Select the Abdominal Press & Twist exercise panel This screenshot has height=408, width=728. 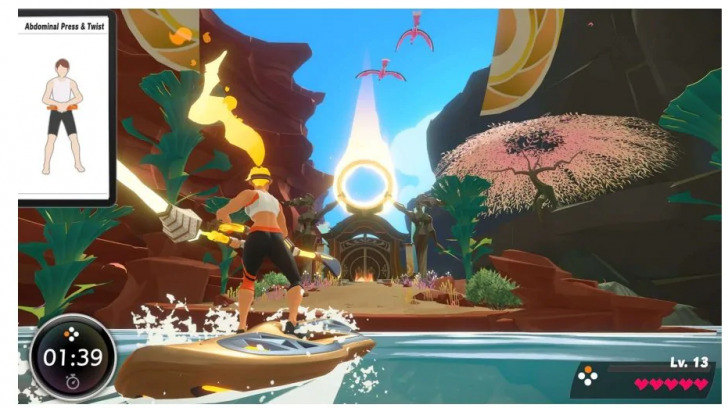pyautogui.click(x=64, y=105)
